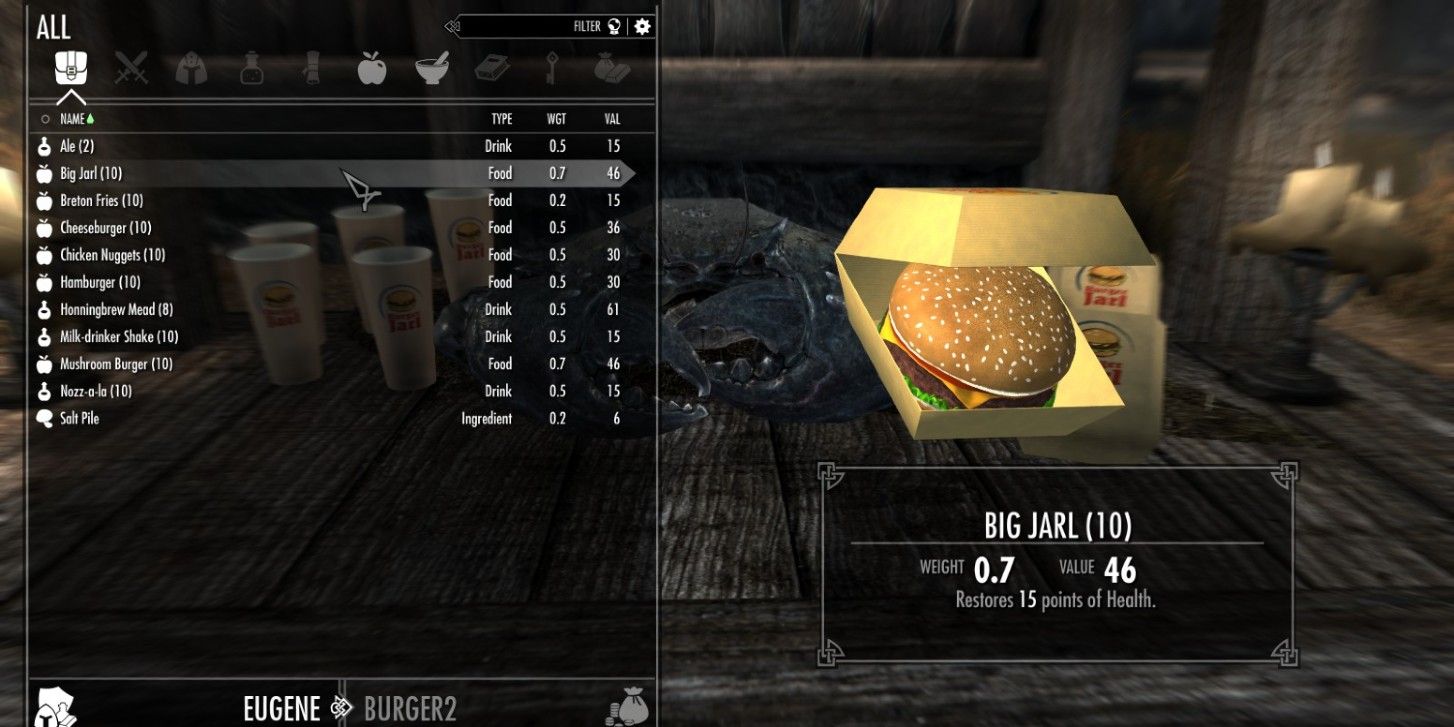Open the Miscellaneous coin purse icon
1454x727 pixels.
click(x=613, y=68)
